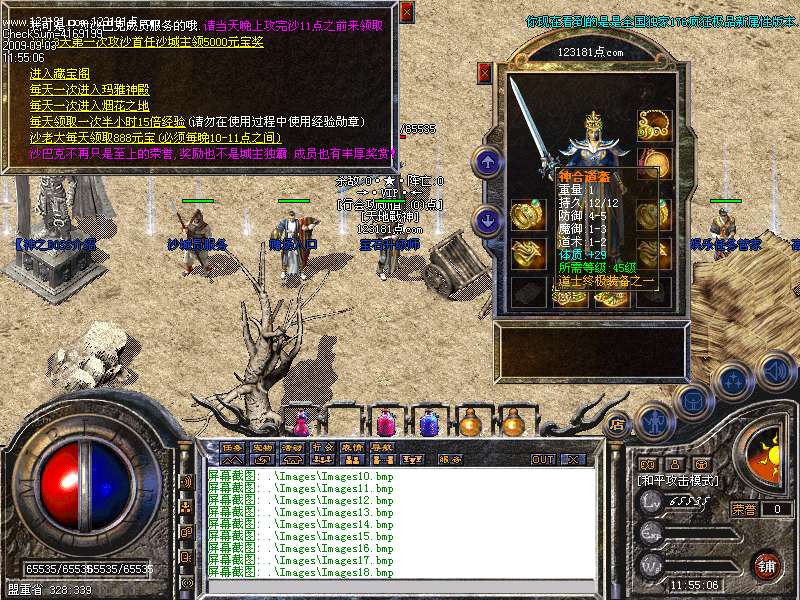Click the OUT button above chat

tap(543, 460)
